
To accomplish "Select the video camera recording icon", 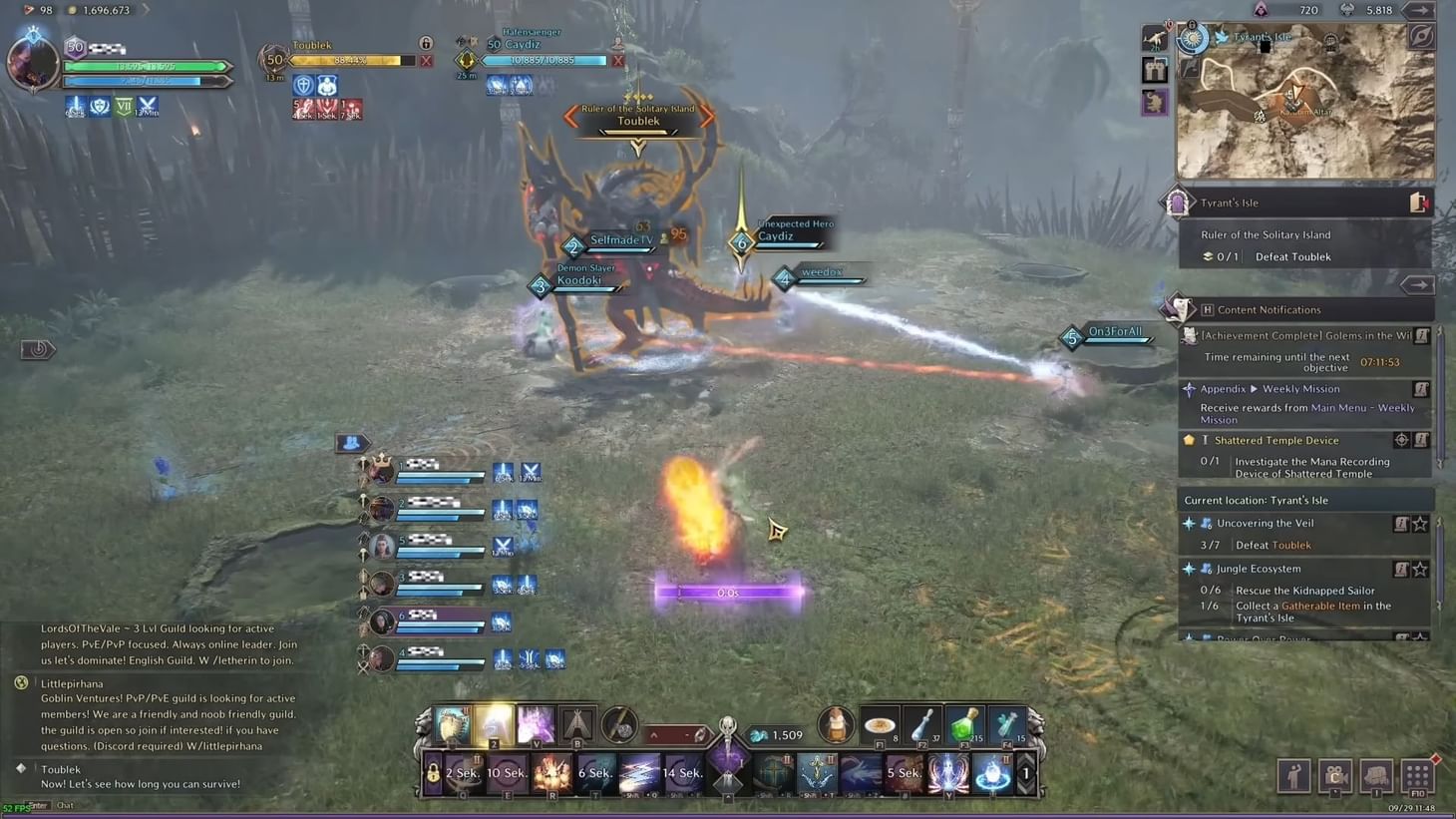I will [x=1335, y=776].
